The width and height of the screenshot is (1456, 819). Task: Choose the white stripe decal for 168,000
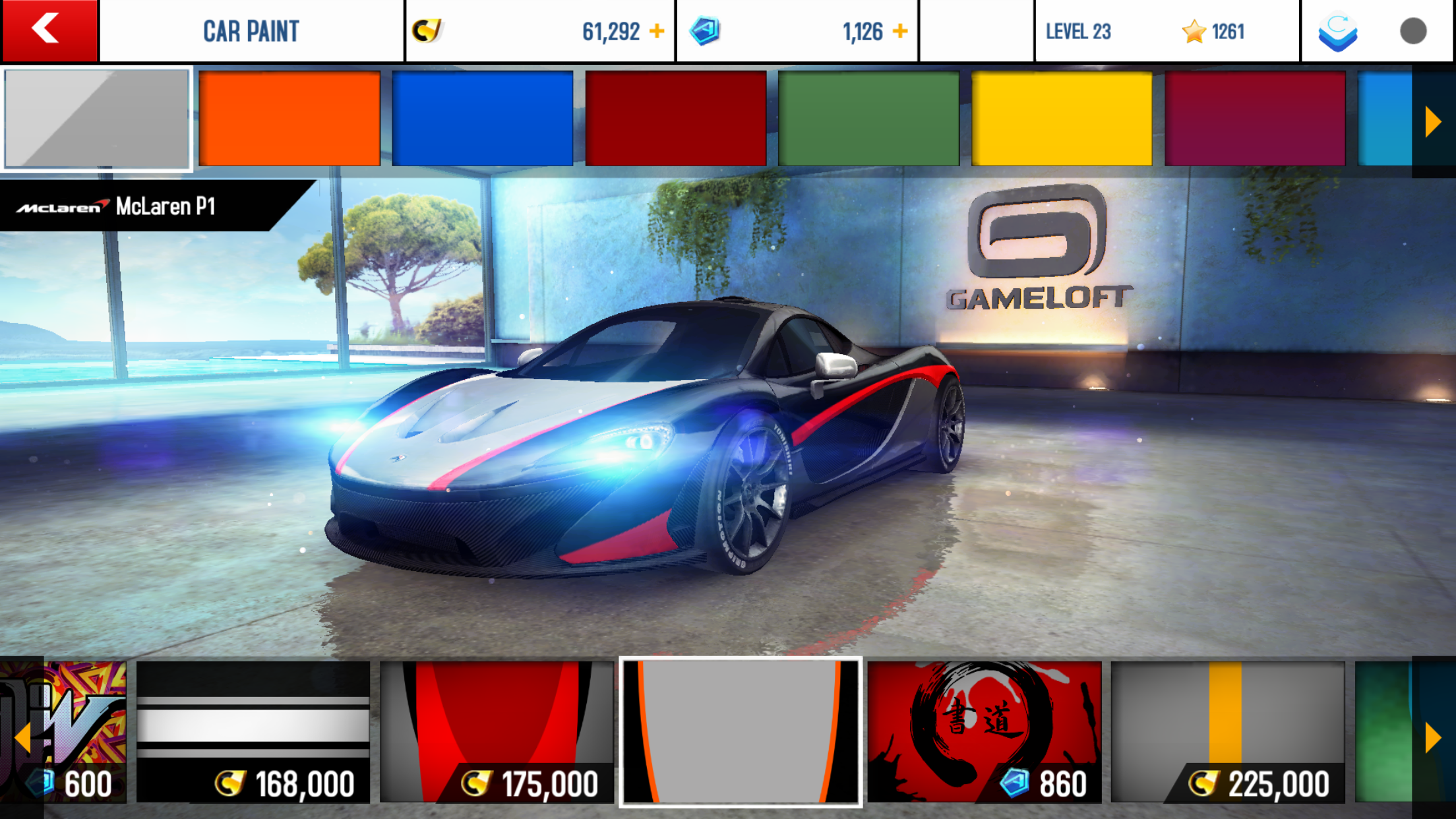click(x=253, y=732)
